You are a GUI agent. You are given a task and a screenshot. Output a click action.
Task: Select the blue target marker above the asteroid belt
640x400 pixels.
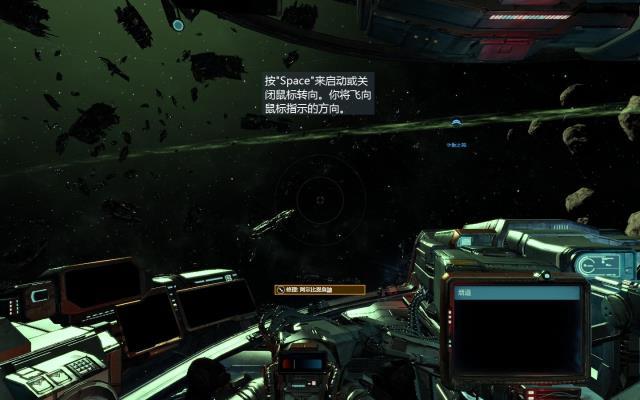pos(456,123)
